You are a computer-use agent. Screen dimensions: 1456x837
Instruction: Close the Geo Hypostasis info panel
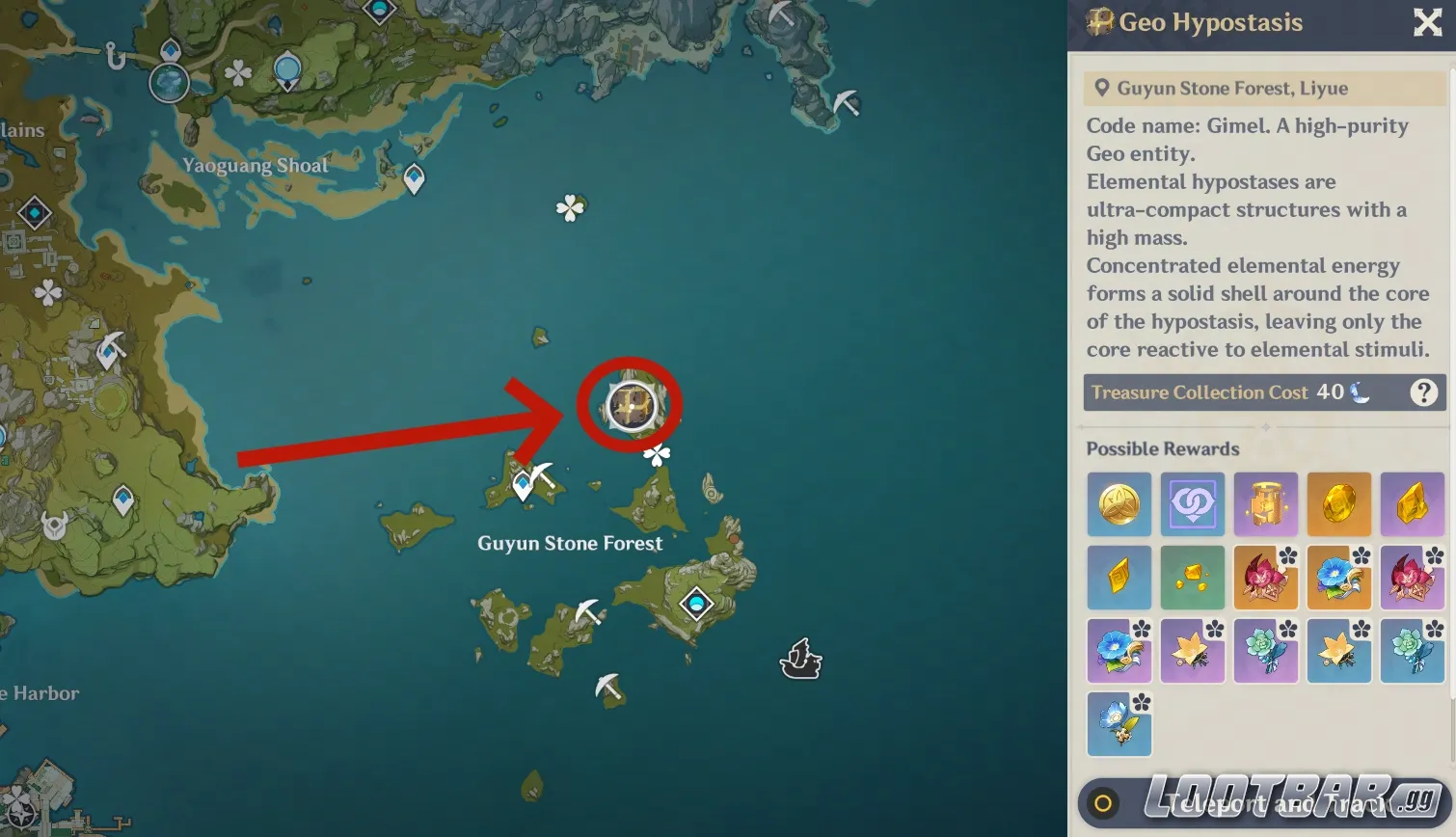tap(1427, 22)
